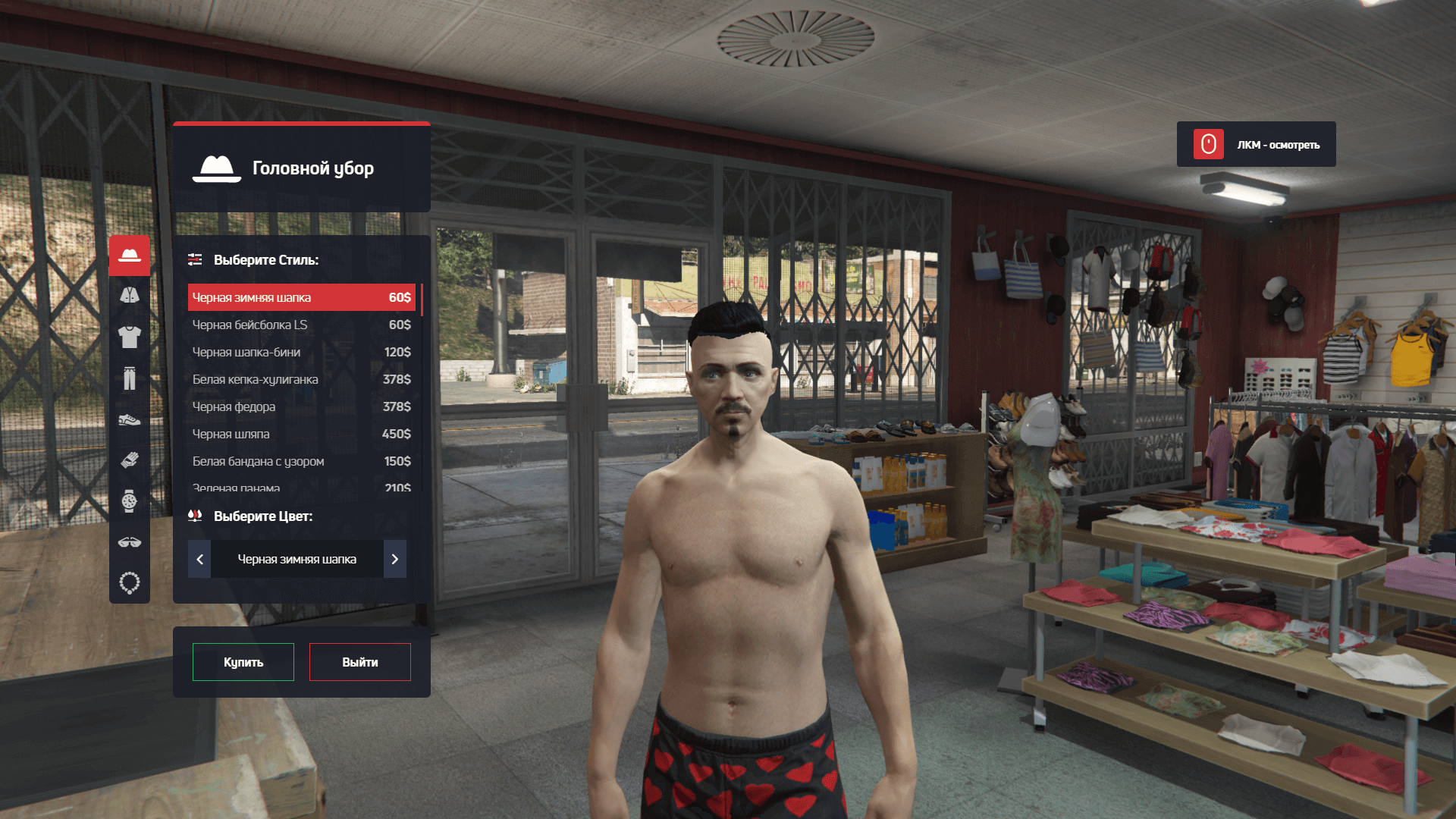This screenshot has height=819, width=1456.
Task: Choose Черная бейсболка LS hat
Action: (301, 325)
